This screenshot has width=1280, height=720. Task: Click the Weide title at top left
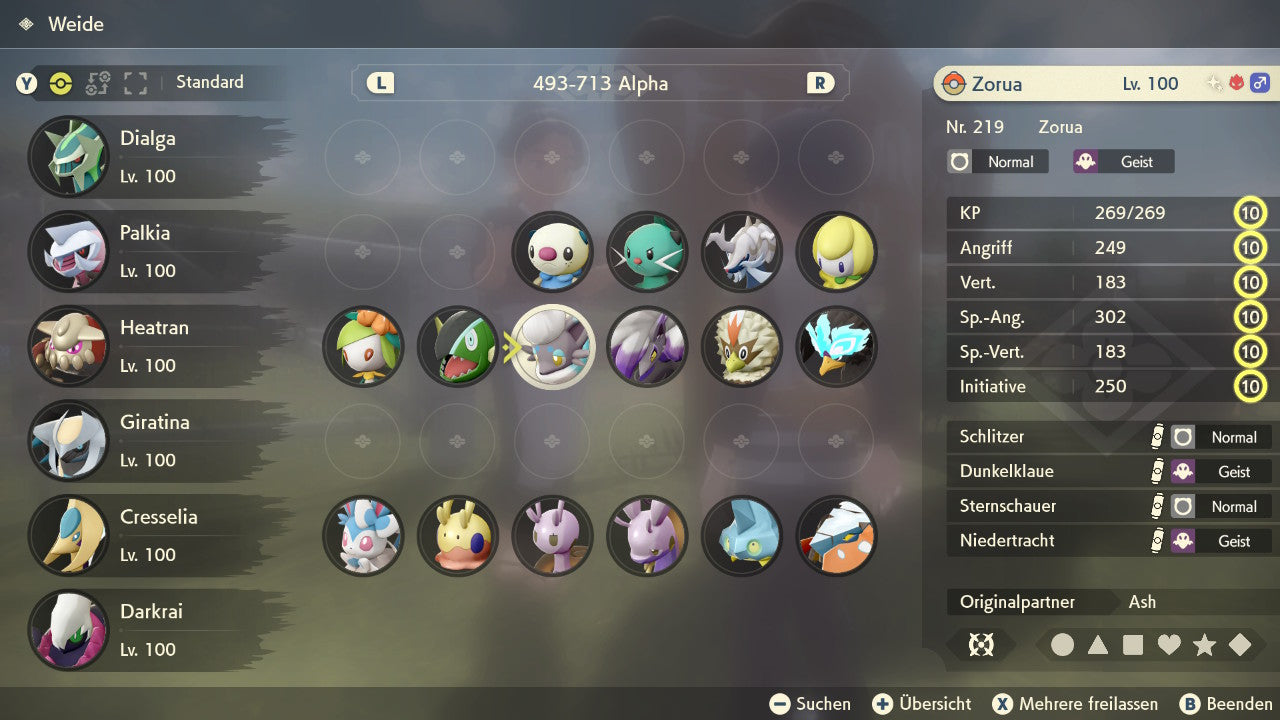(x=78, y=24)
